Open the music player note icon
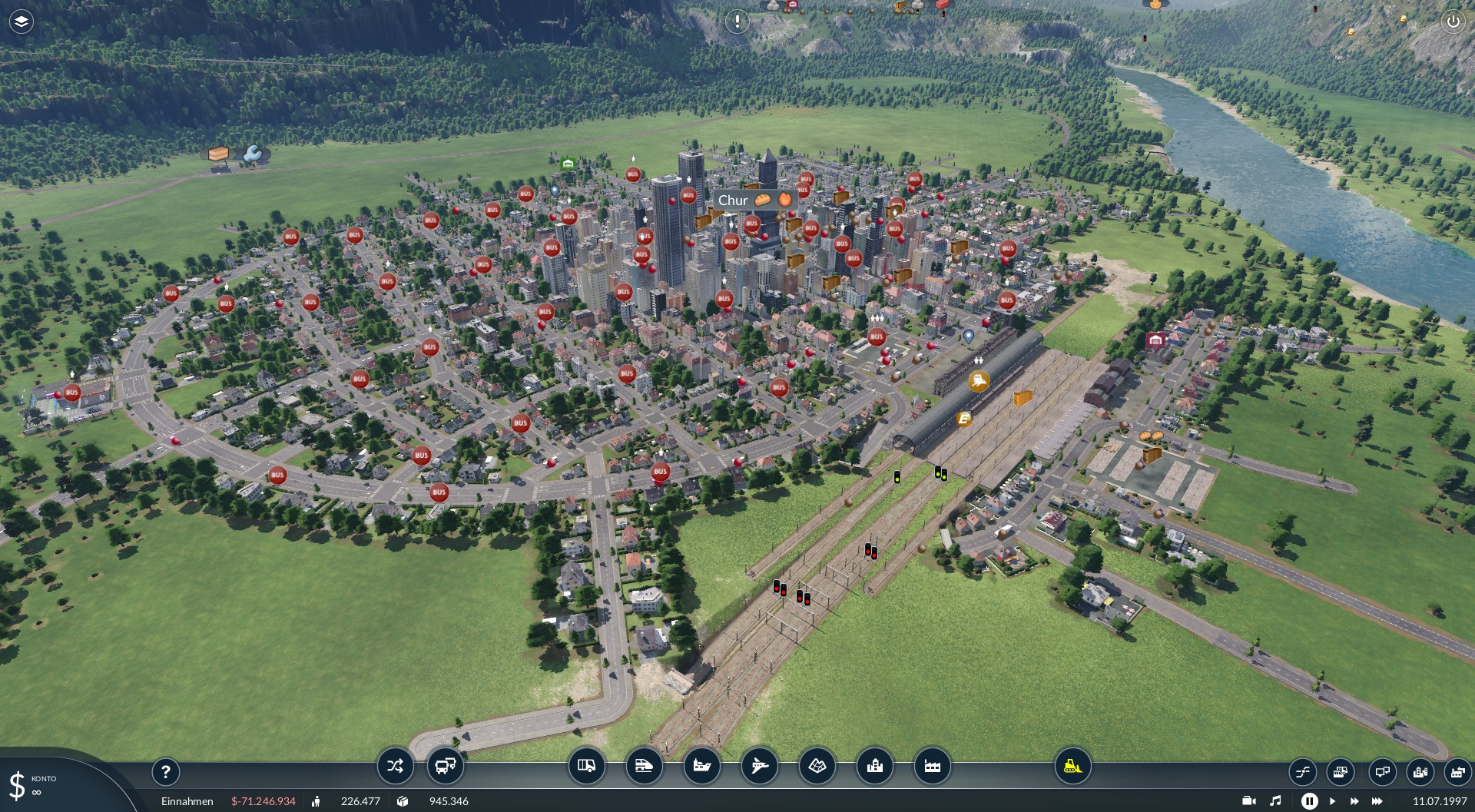This screenshot has width=1475, height=812. pyautogui.click(x=1275, y=801)
